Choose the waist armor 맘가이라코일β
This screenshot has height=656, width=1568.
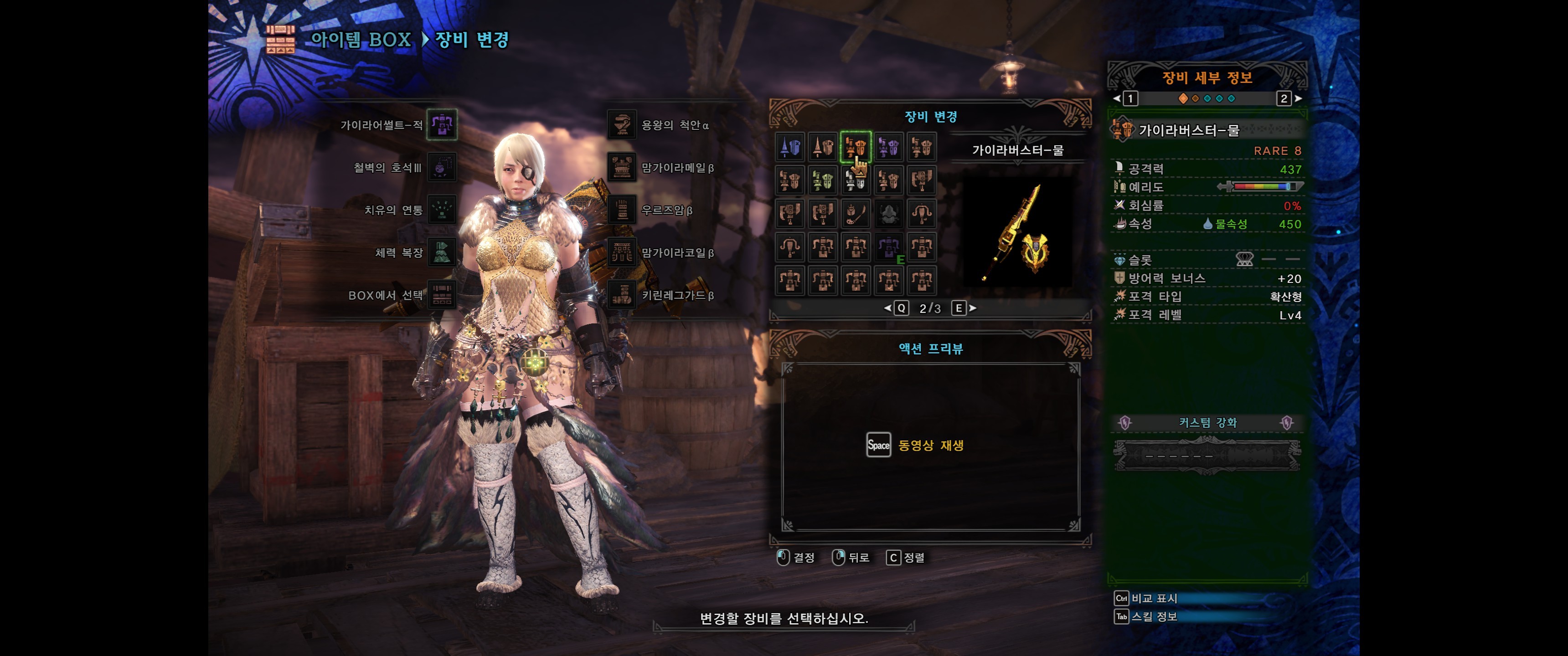click(x=622, y=252)
